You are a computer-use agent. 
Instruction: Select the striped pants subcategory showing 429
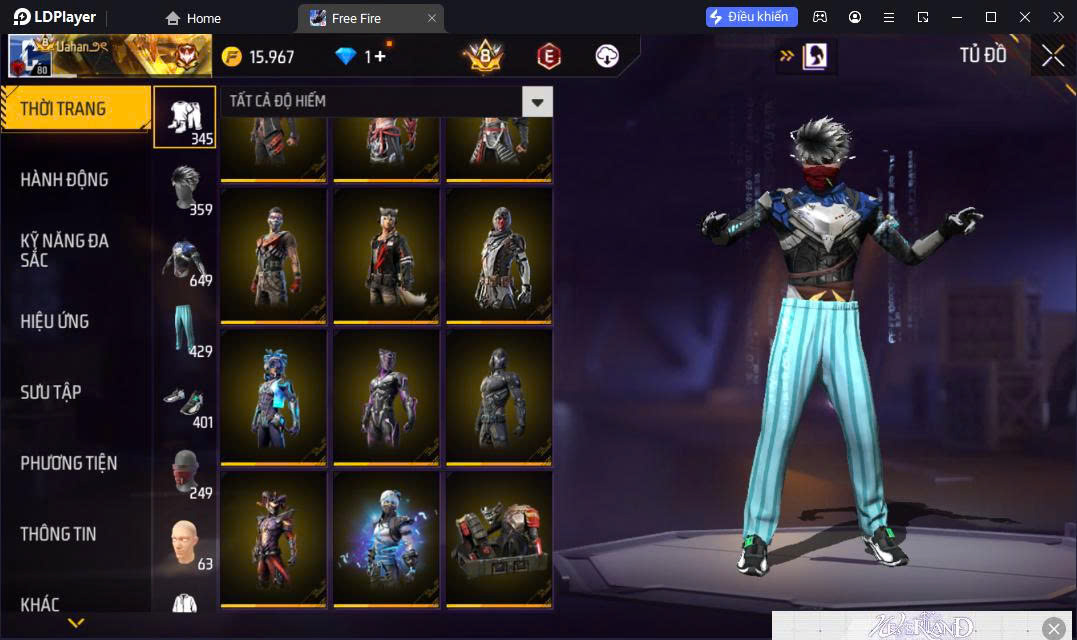[x=184, y=330]
